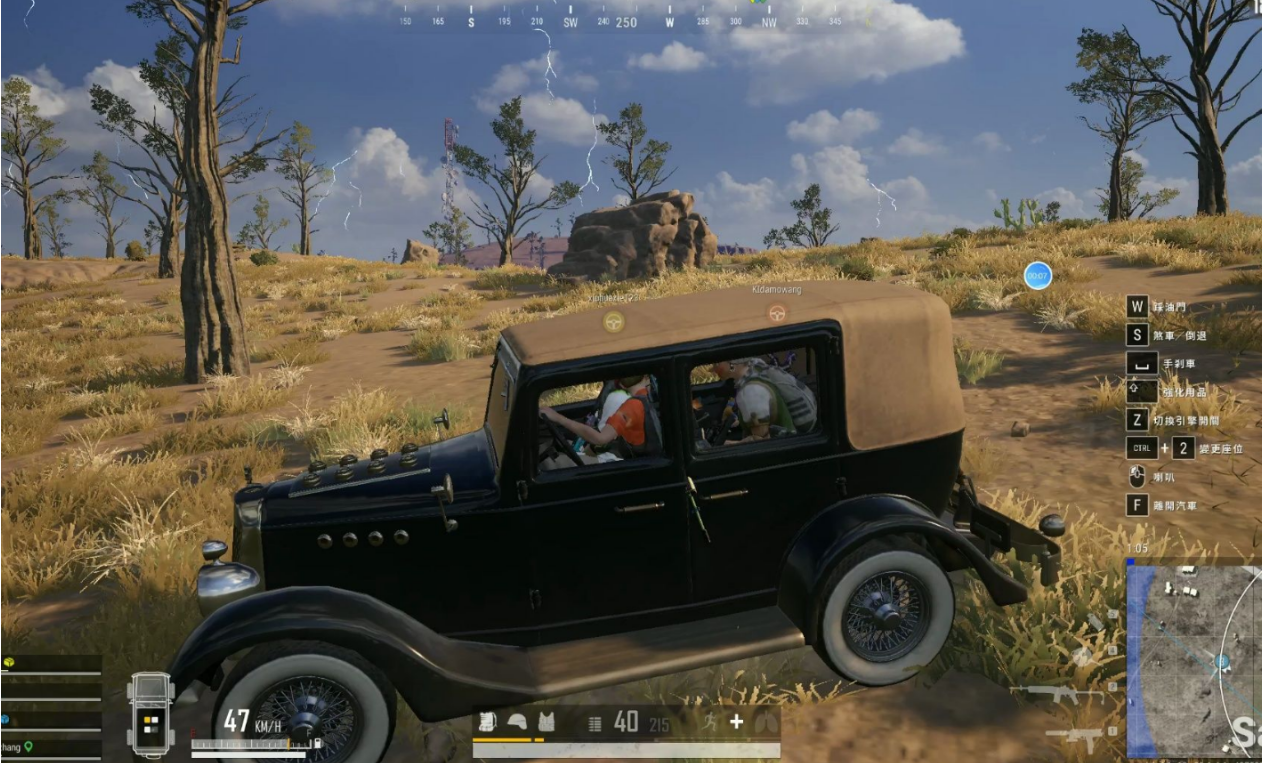Select the armor vest equipment icon
The height and width of the screenshot is (763, 1262).
click(545, 722)
